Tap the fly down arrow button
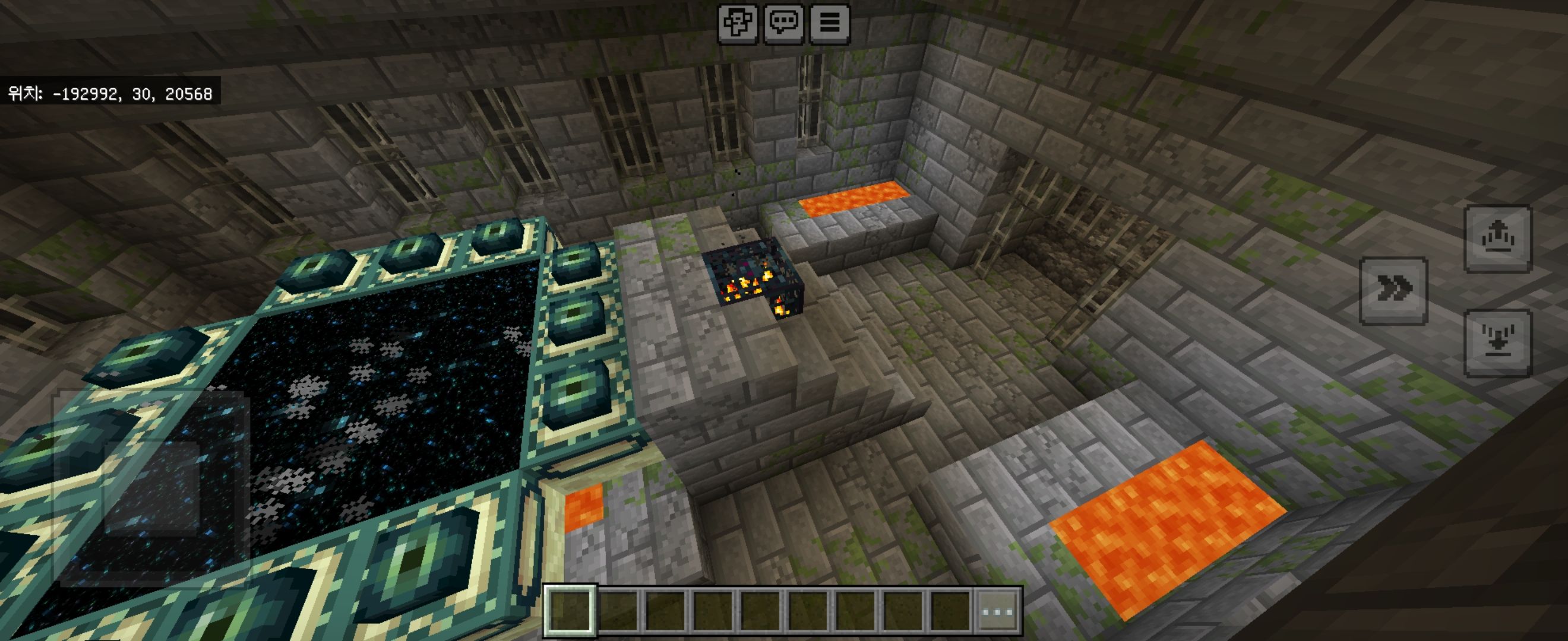 click(x=1497, y=342)
